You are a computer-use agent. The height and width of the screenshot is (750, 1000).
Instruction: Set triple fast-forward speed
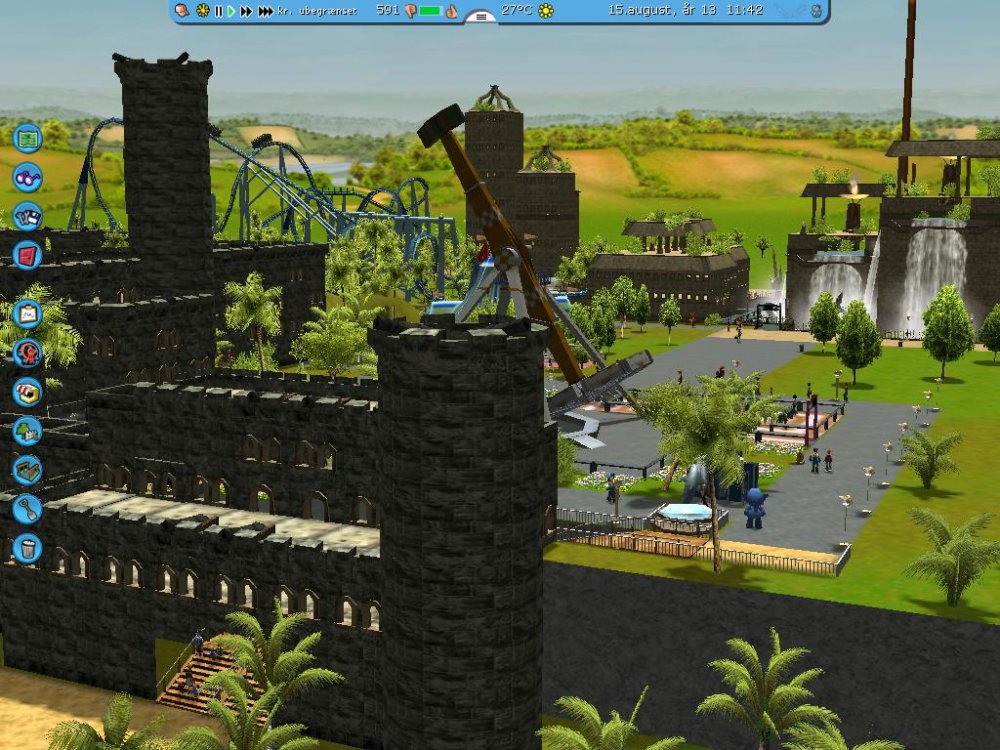click(x=265, y=11)
